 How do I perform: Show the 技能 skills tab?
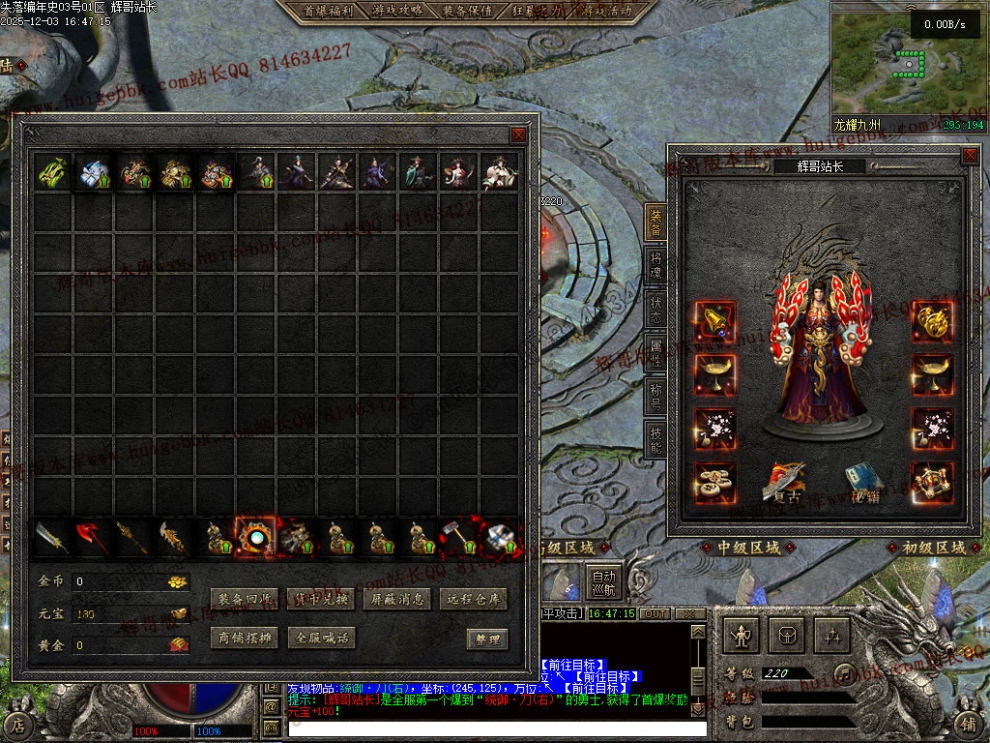coord(655,437)
